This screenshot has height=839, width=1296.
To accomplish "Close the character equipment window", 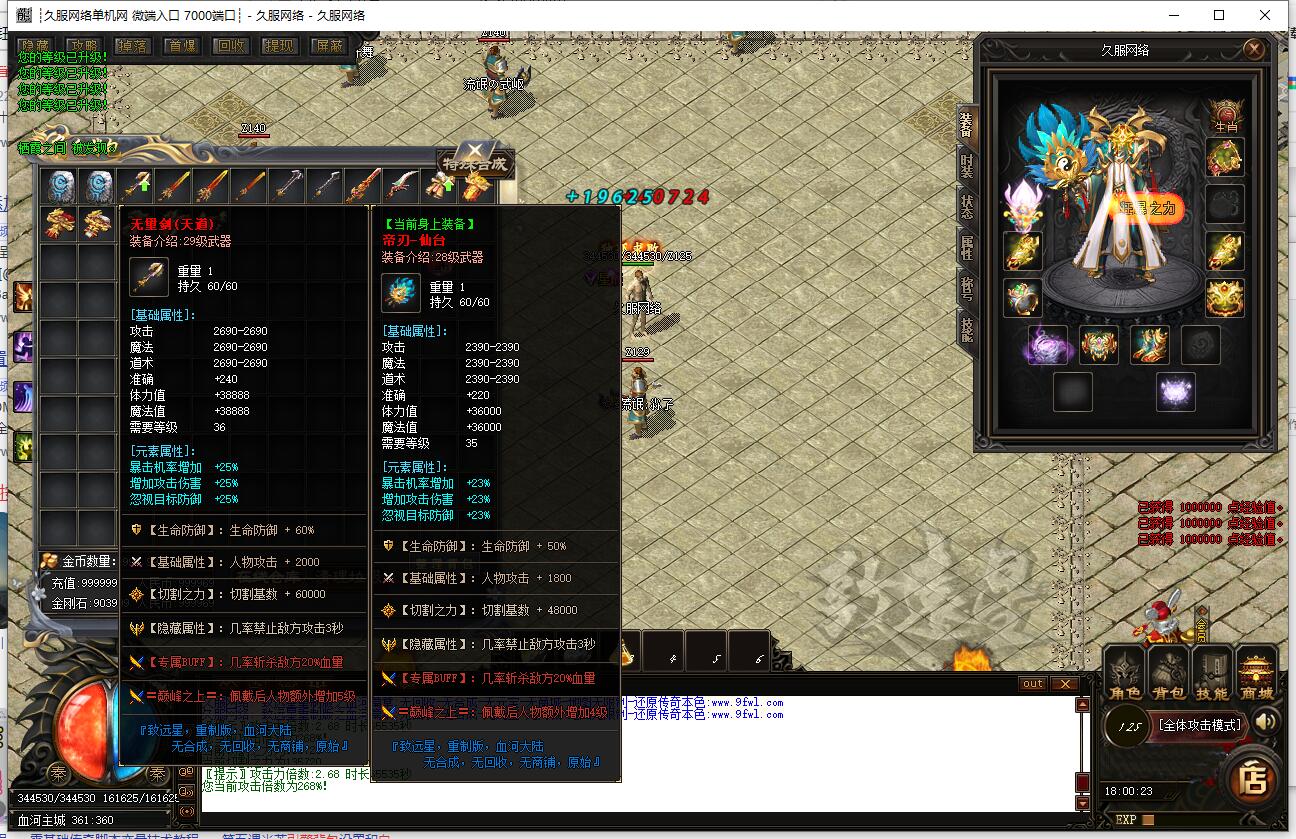I will click(x=1254, y=49).
